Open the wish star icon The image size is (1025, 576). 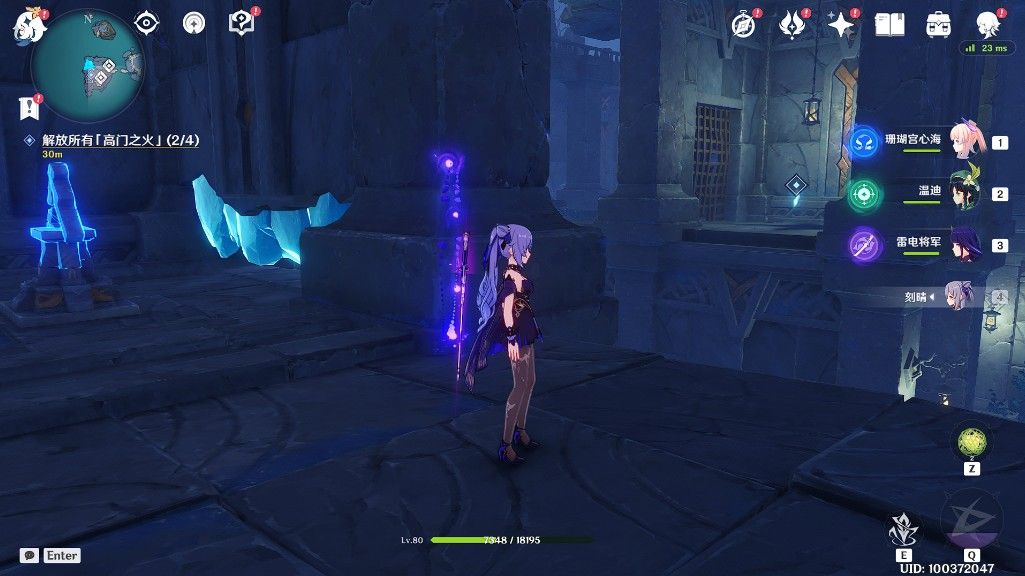click(x=842, y=25)
